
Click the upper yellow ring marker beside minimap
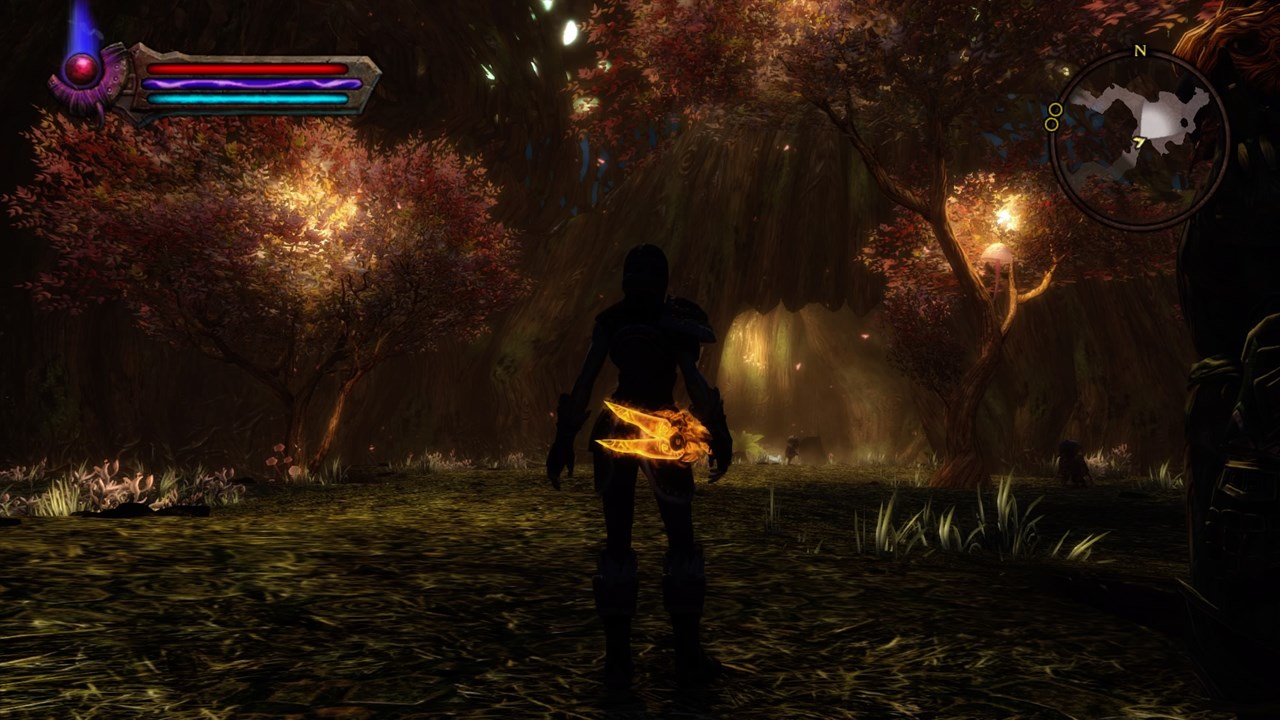tap(1055, 109)
